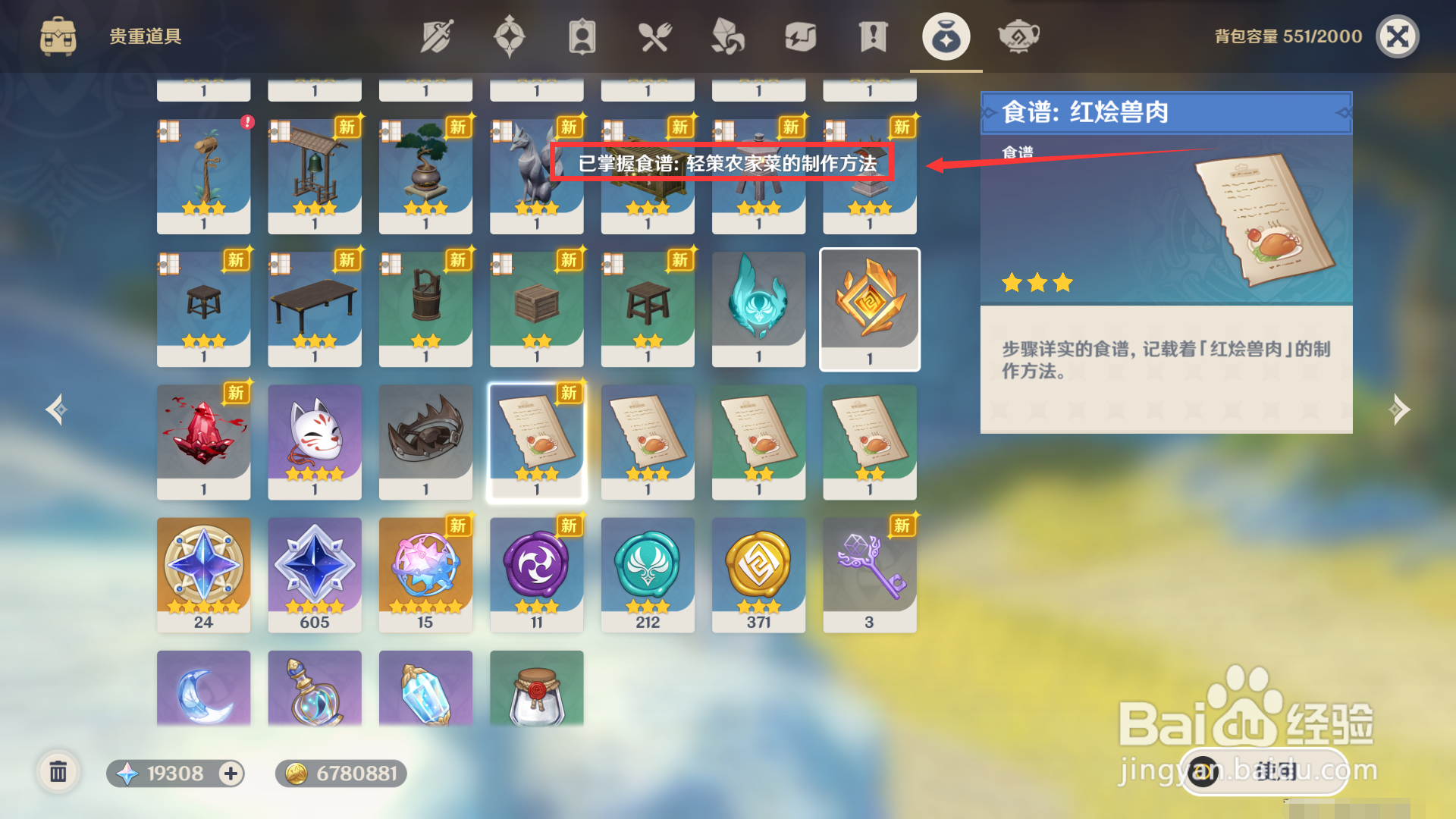Close the inventory with the X button

pyautogui.click(x=1398, y=35)
